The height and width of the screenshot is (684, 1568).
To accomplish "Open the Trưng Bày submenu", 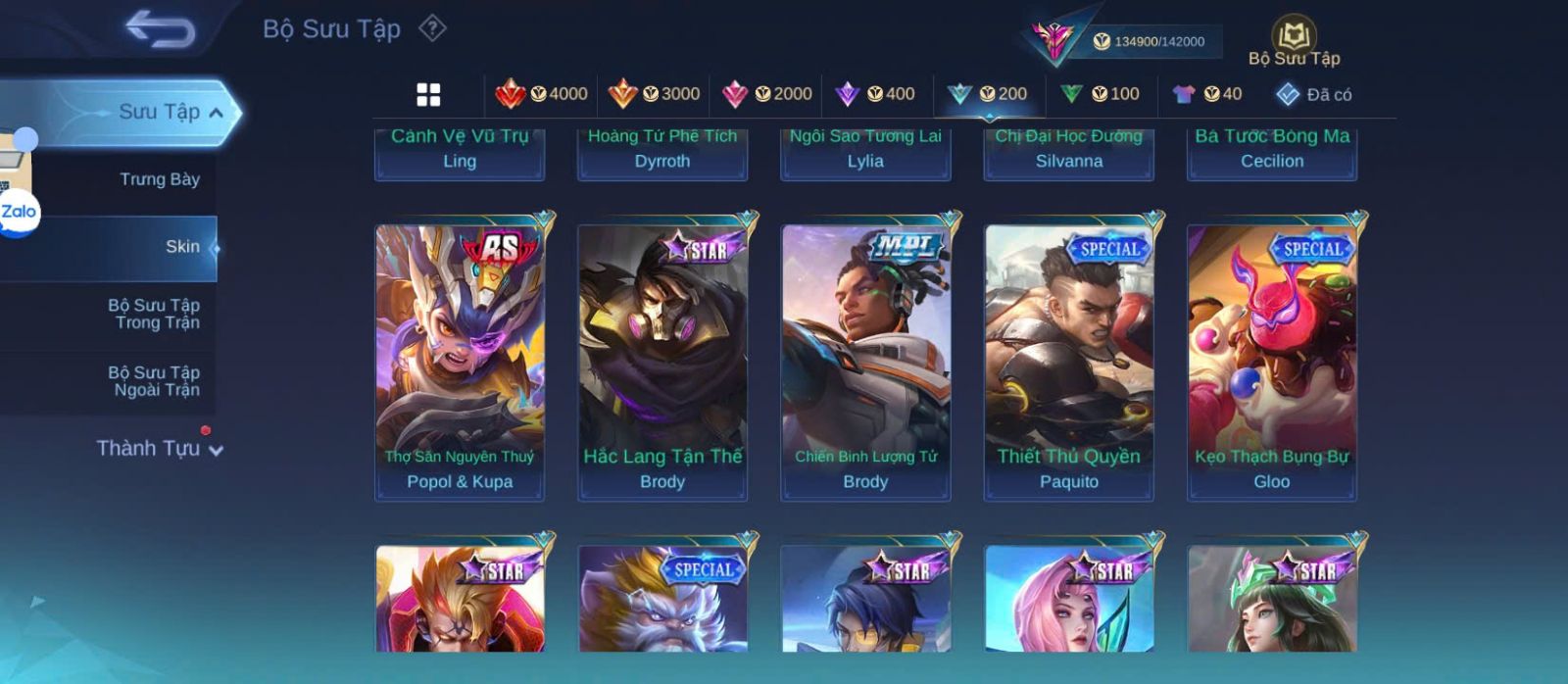I will 159,179.
